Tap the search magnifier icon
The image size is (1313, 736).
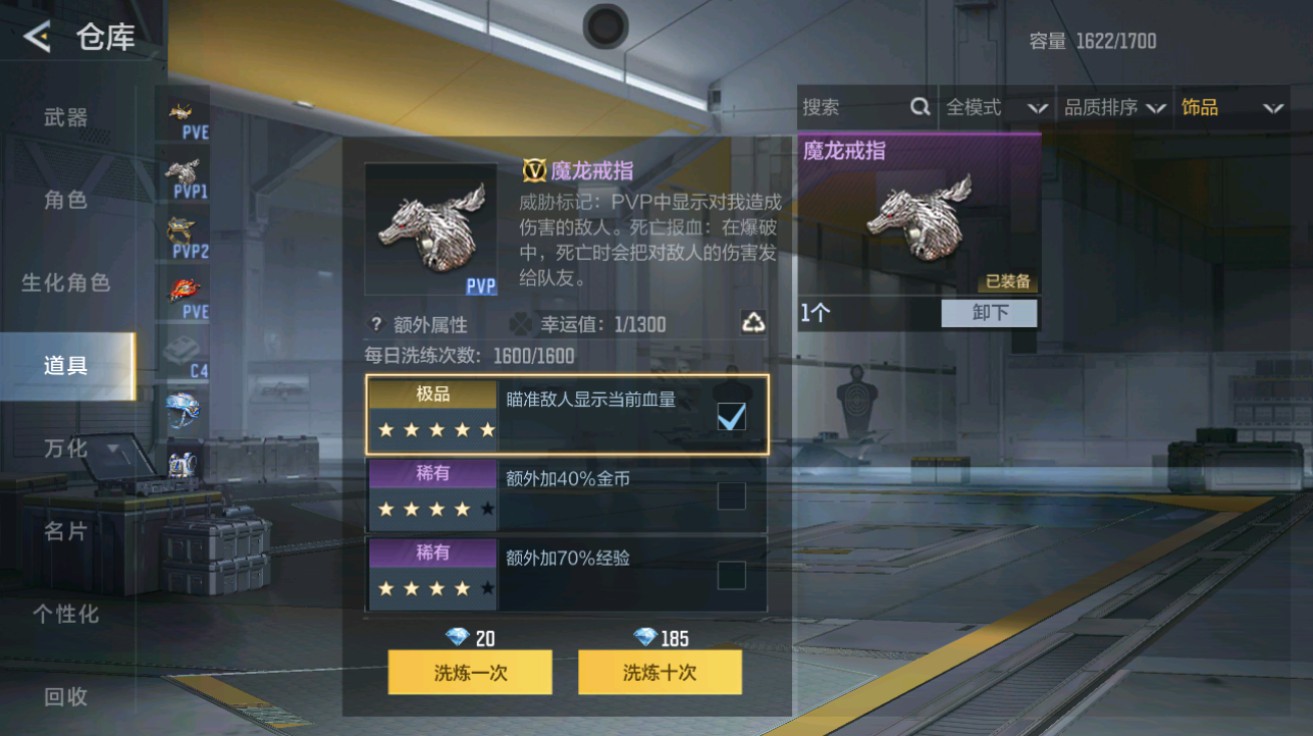pyautogui.click(x=920, y=107)
